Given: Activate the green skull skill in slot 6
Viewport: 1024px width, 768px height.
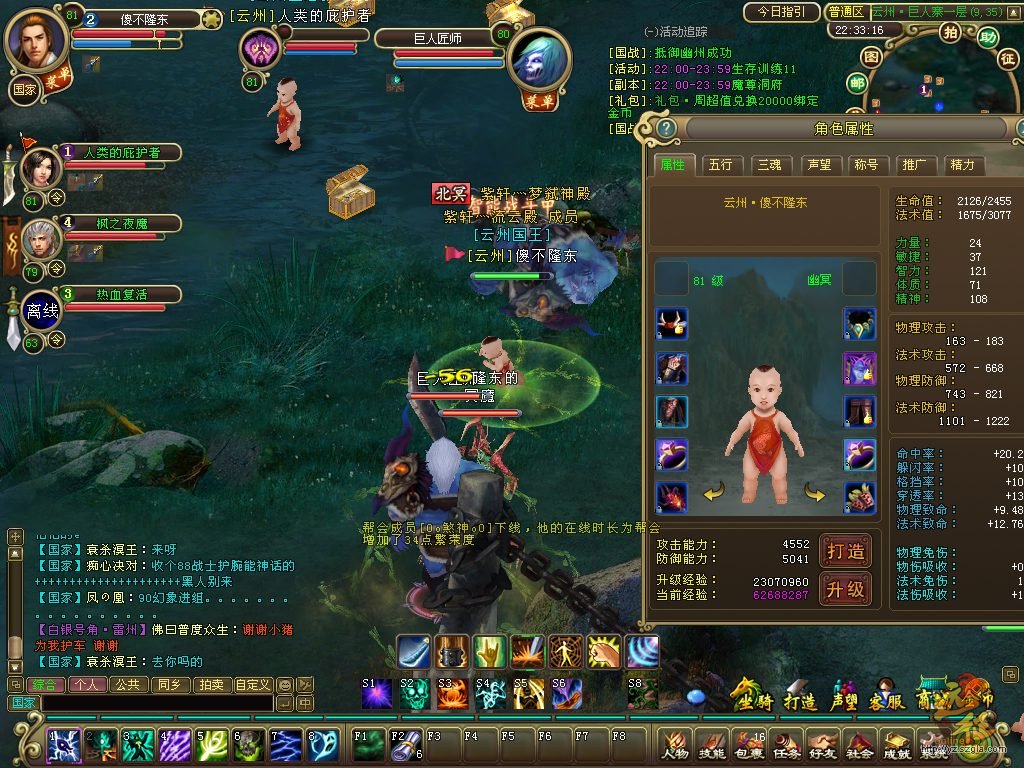Looking at the screenshot, I should point(248,744).
